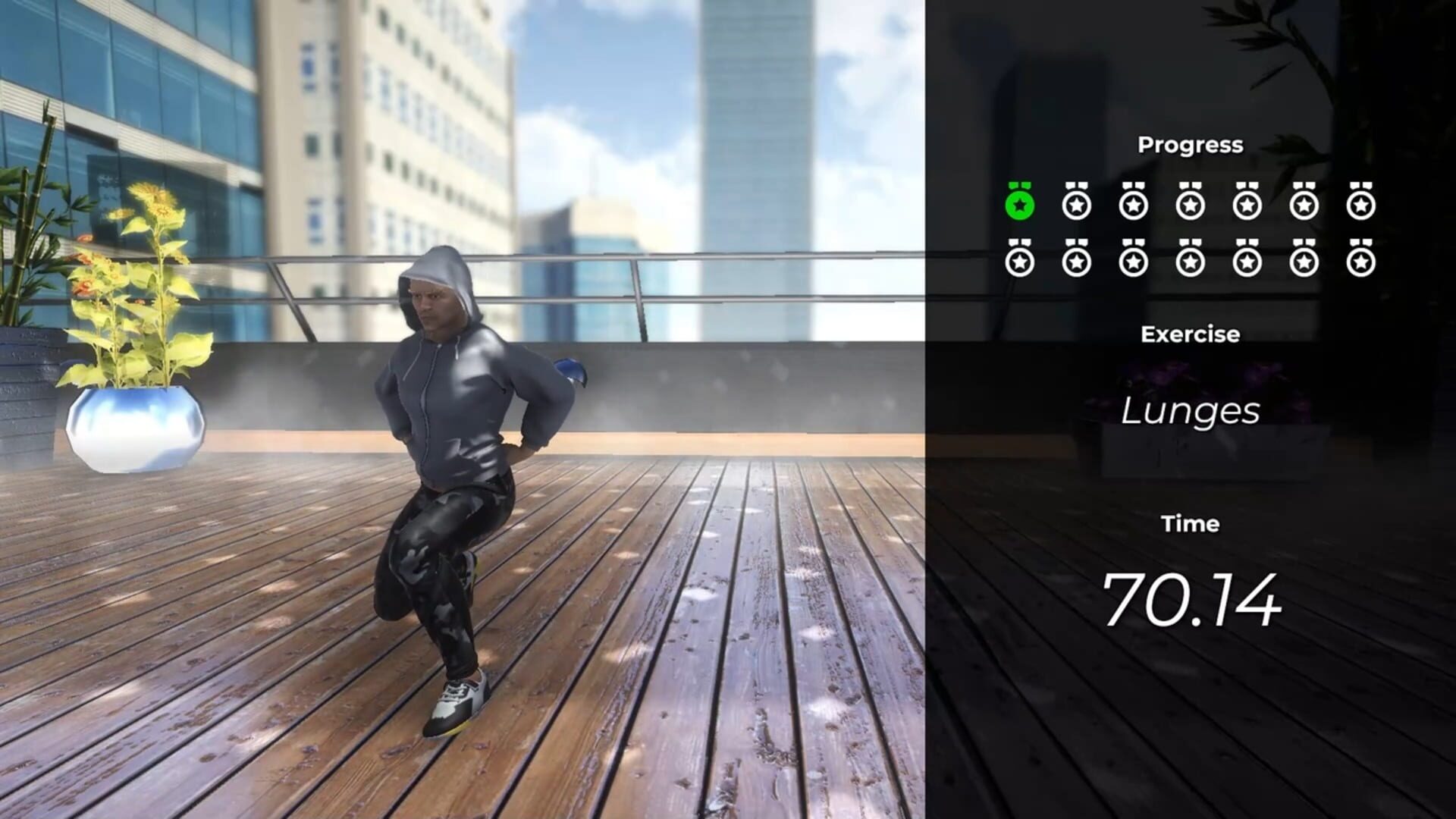Screen dimensions: 1456x819
Task: Expand the Time display panel
Action: [1191, 523]
